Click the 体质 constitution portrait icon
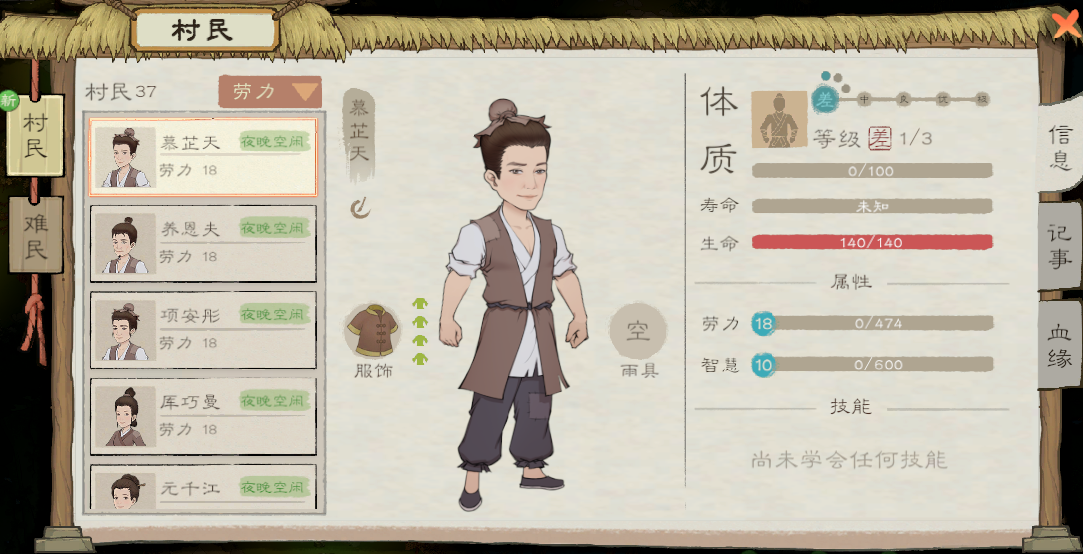The width and height of the screenshot is (1083, 554). point(779,120)
